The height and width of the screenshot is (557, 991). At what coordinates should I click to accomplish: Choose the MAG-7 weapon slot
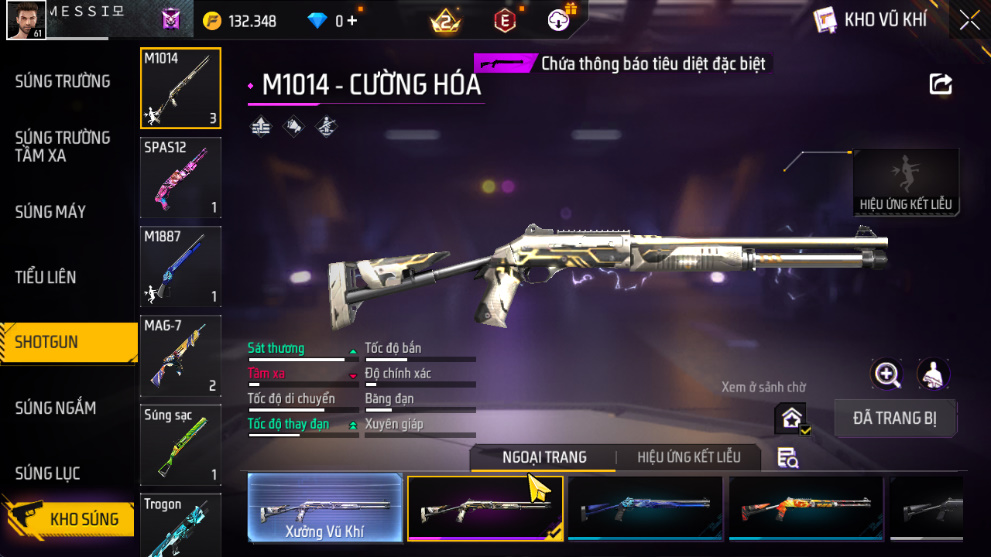point(181,355)
